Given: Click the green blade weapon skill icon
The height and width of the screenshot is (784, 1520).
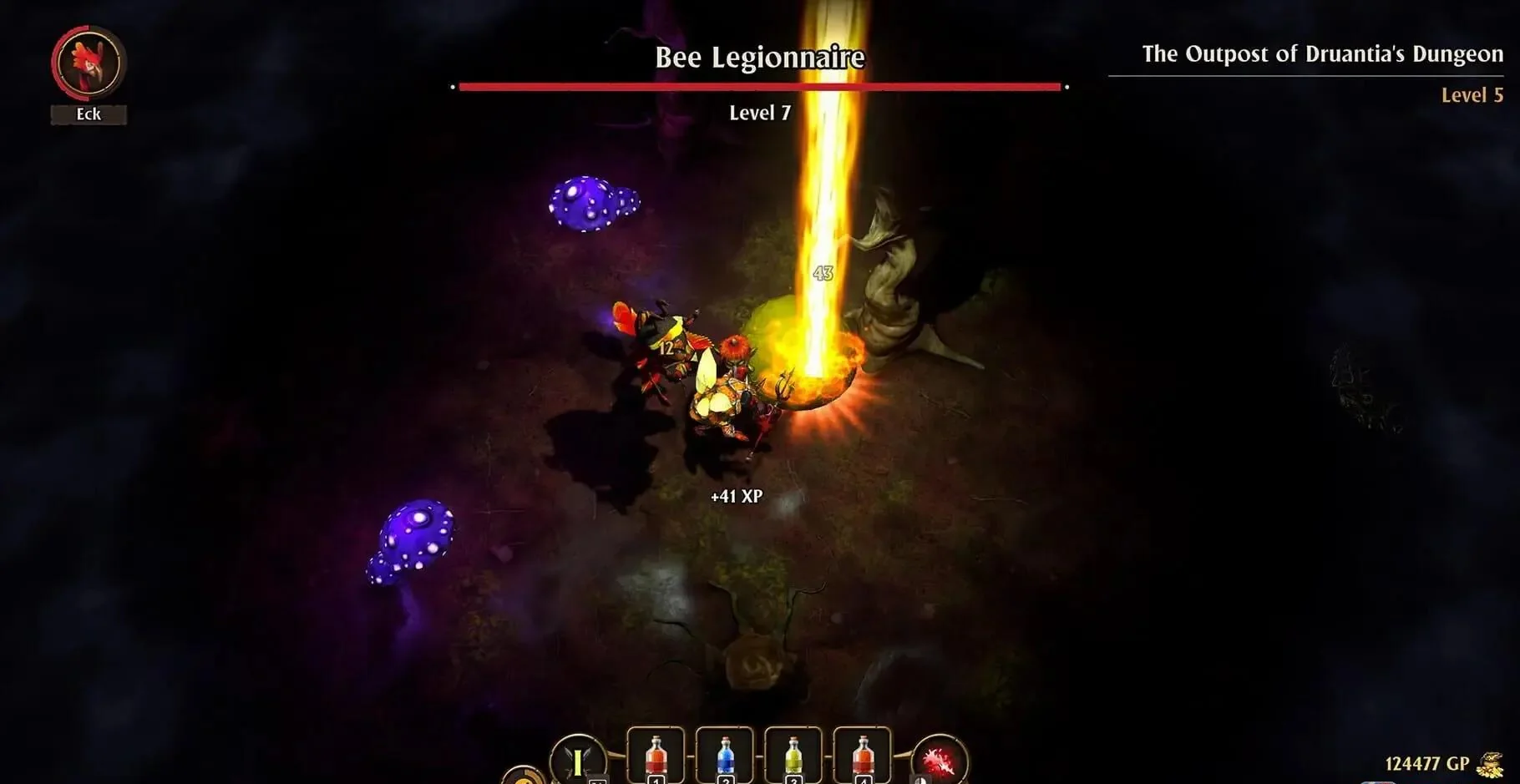Looking at the screenshot, I should coord(578,761).
